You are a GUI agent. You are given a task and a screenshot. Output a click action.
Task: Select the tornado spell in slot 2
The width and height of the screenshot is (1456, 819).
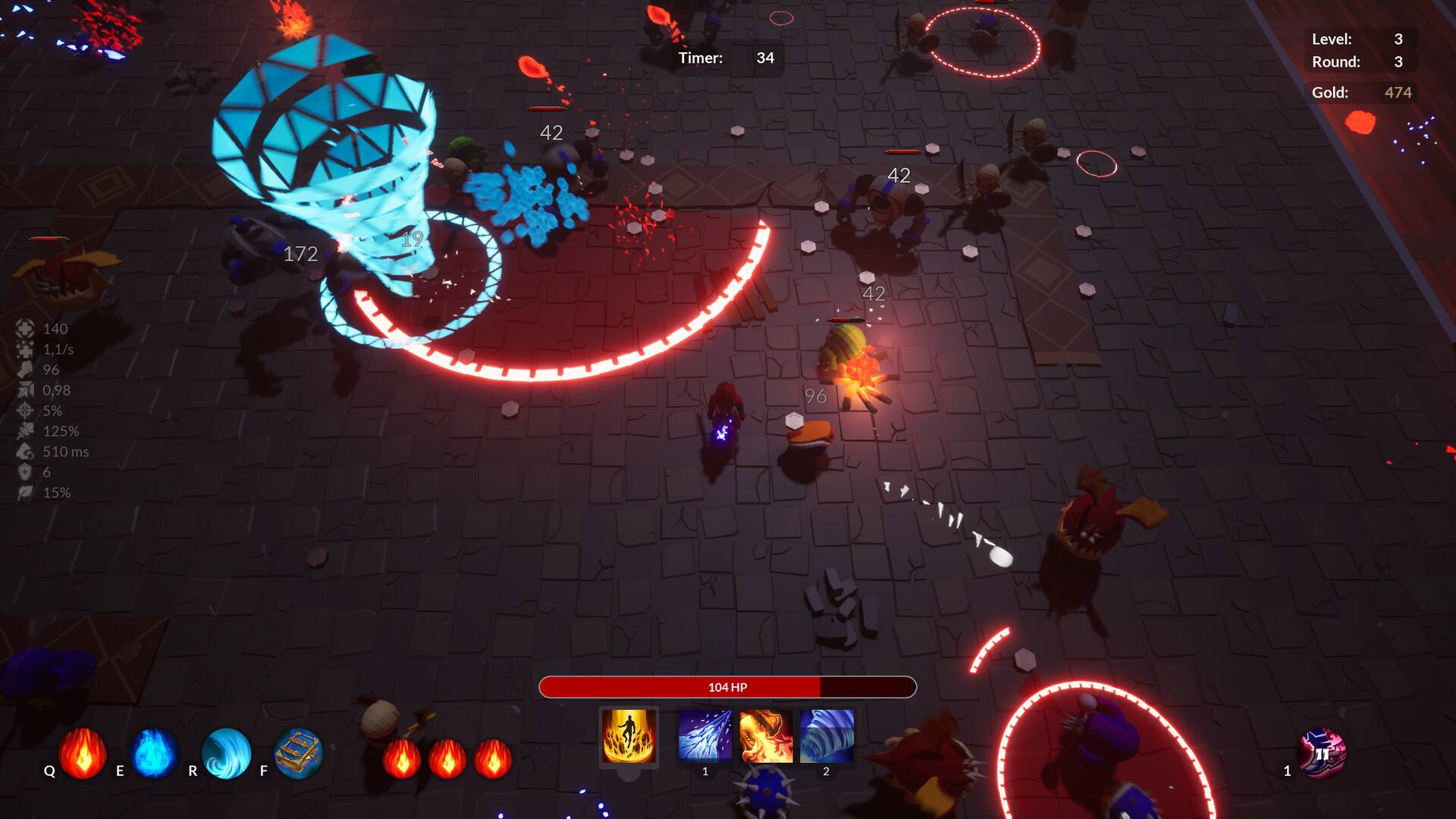[825, 736]
